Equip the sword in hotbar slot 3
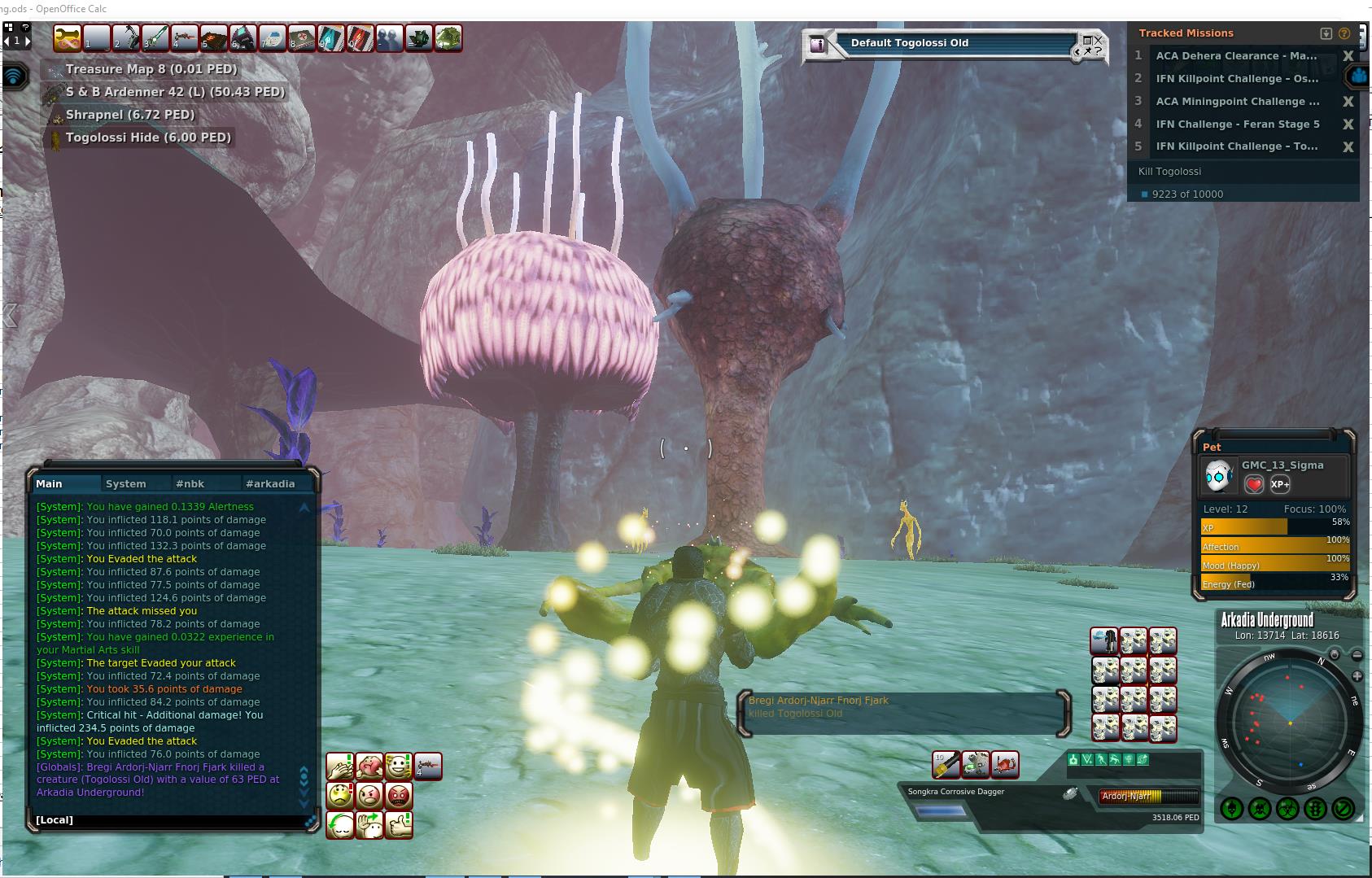This screenshot has width=1372, height=878. (x=155, y=38)
